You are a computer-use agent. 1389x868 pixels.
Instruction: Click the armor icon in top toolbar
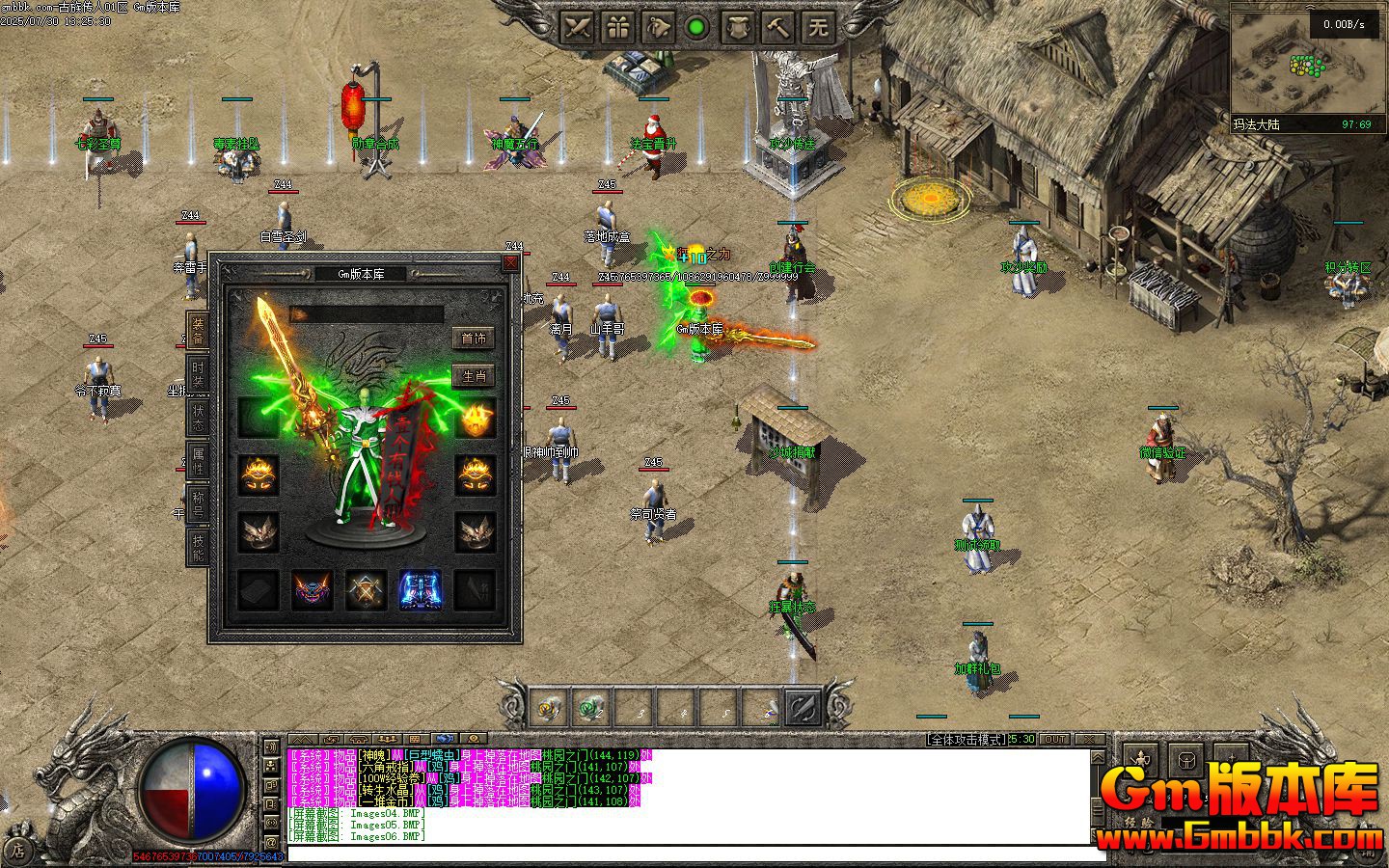(x=738, y=27)
